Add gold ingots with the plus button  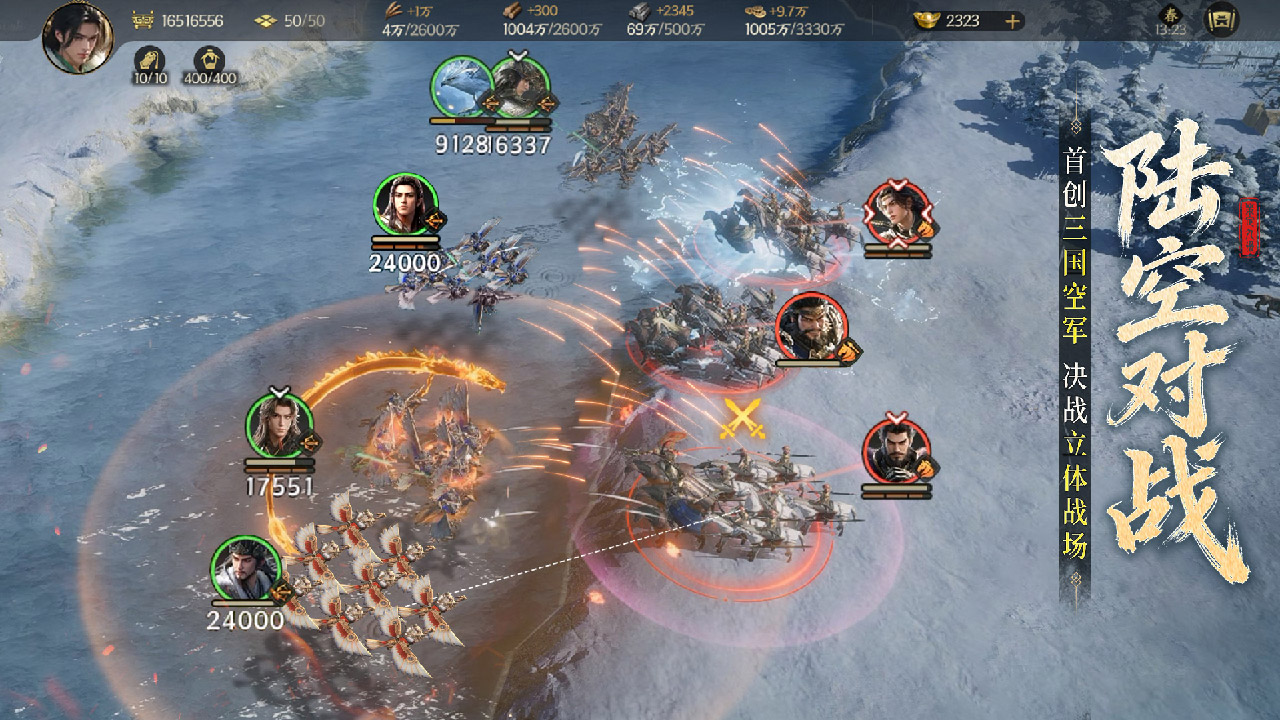click(1013, 21)
